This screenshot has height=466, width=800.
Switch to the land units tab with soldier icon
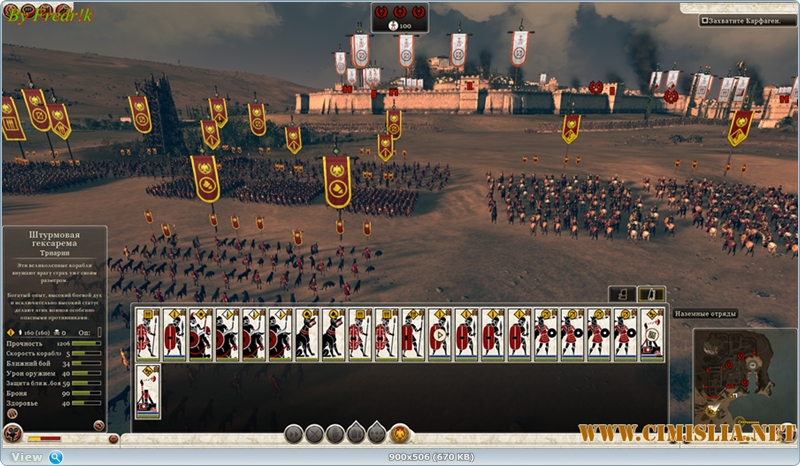click(x=650, y=294)
